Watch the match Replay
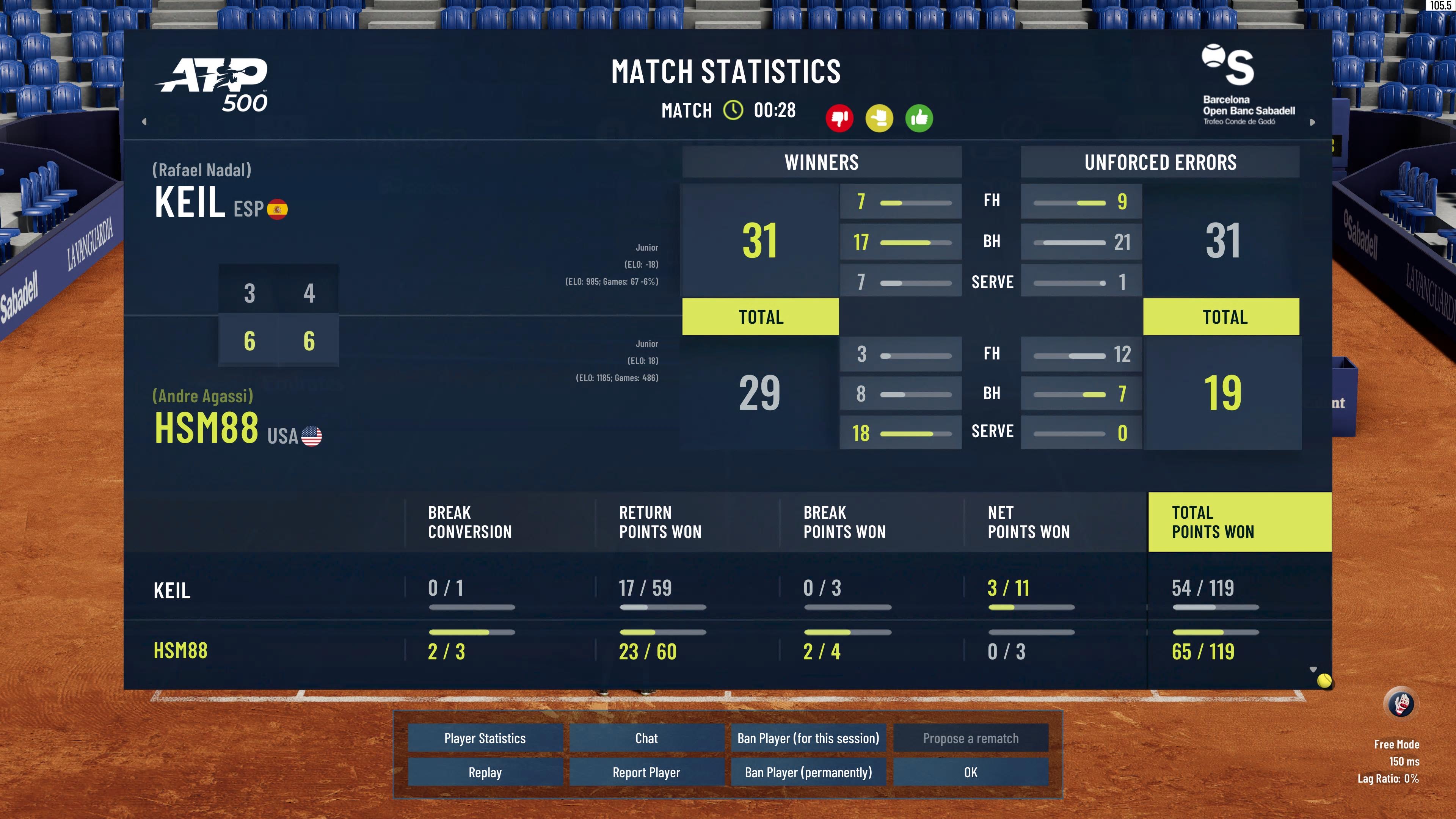 pos(485,772)
